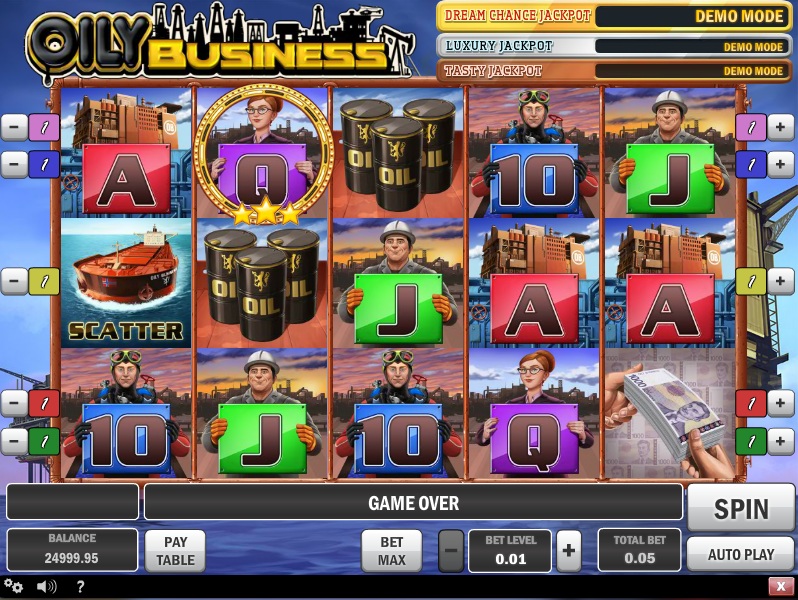Screen dimensions: 798x600
Task: Start Auto Play mode
Action: (x=741, y=553)
